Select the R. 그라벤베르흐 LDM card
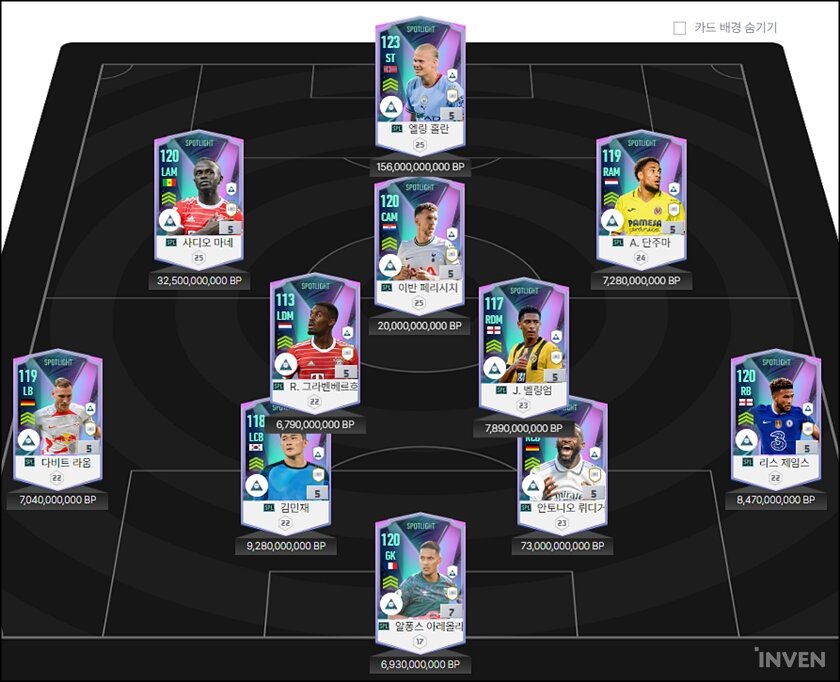This screenshot has height=682, width=840. pos(315,338)
